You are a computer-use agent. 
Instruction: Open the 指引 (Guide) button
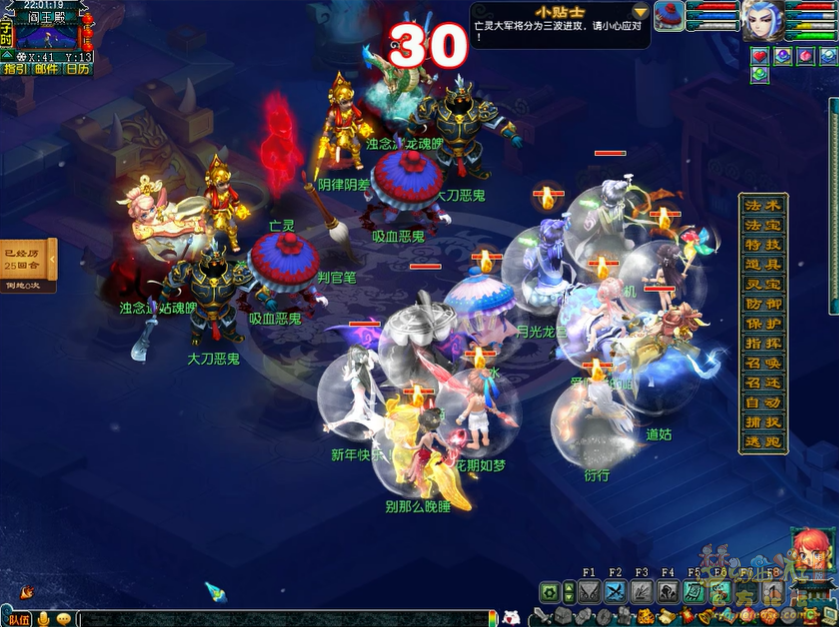click(15, 69)
